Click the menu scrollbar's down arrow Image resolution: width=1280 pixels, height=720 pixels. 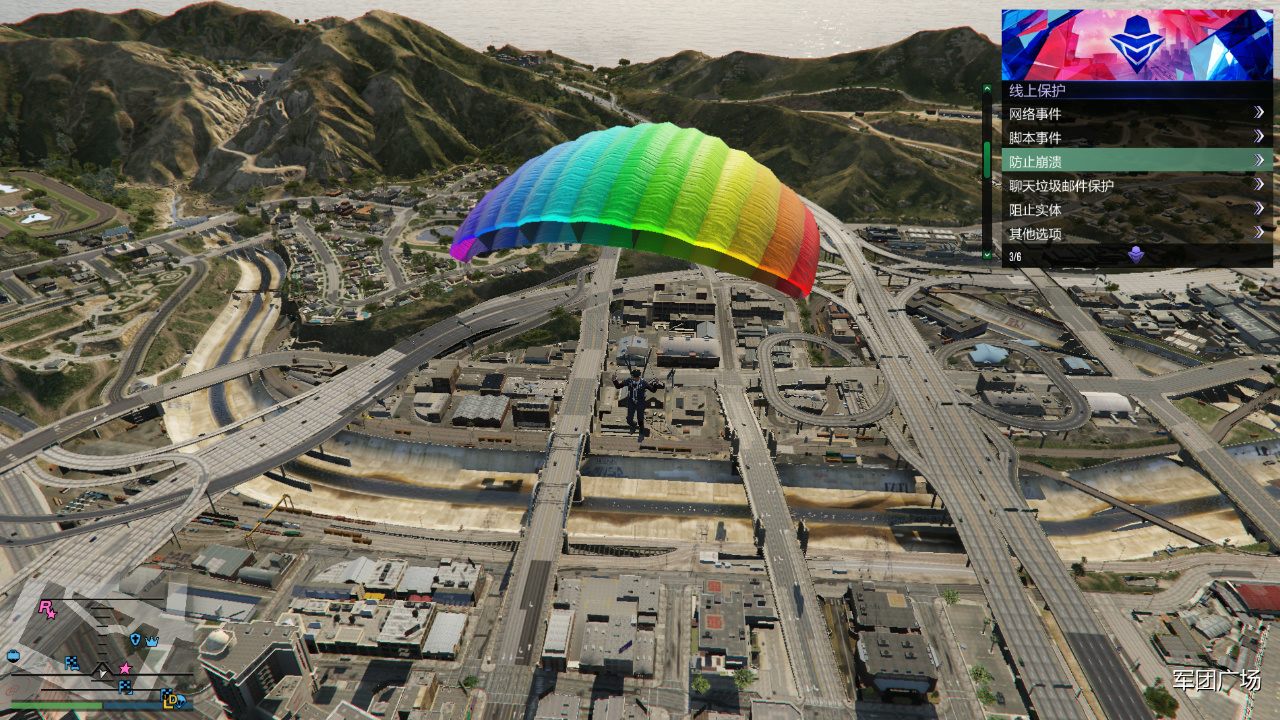(987, 255)
